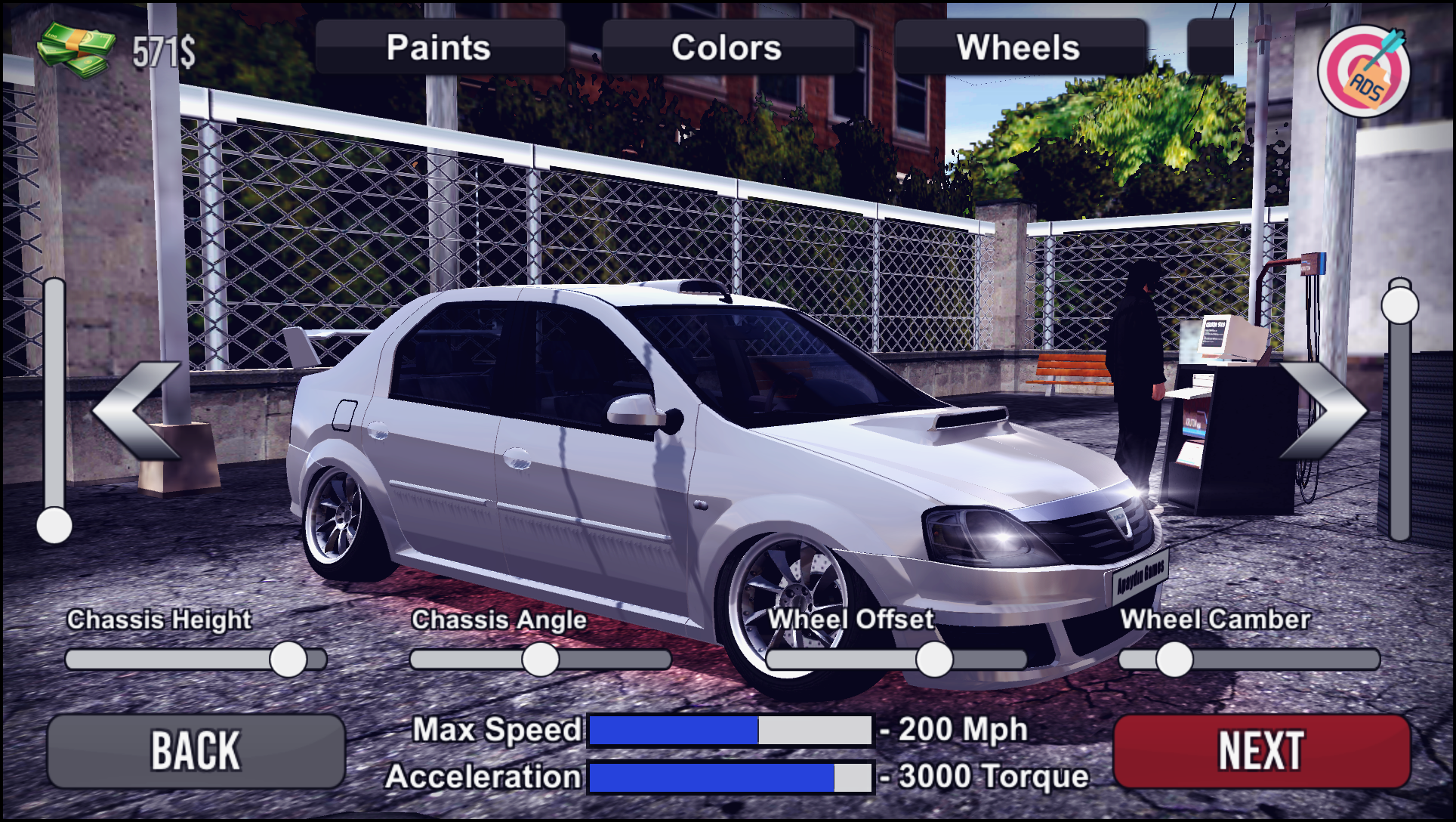Switch to the Colors tab
The image size is (1456, 822).
pos(726,47)
